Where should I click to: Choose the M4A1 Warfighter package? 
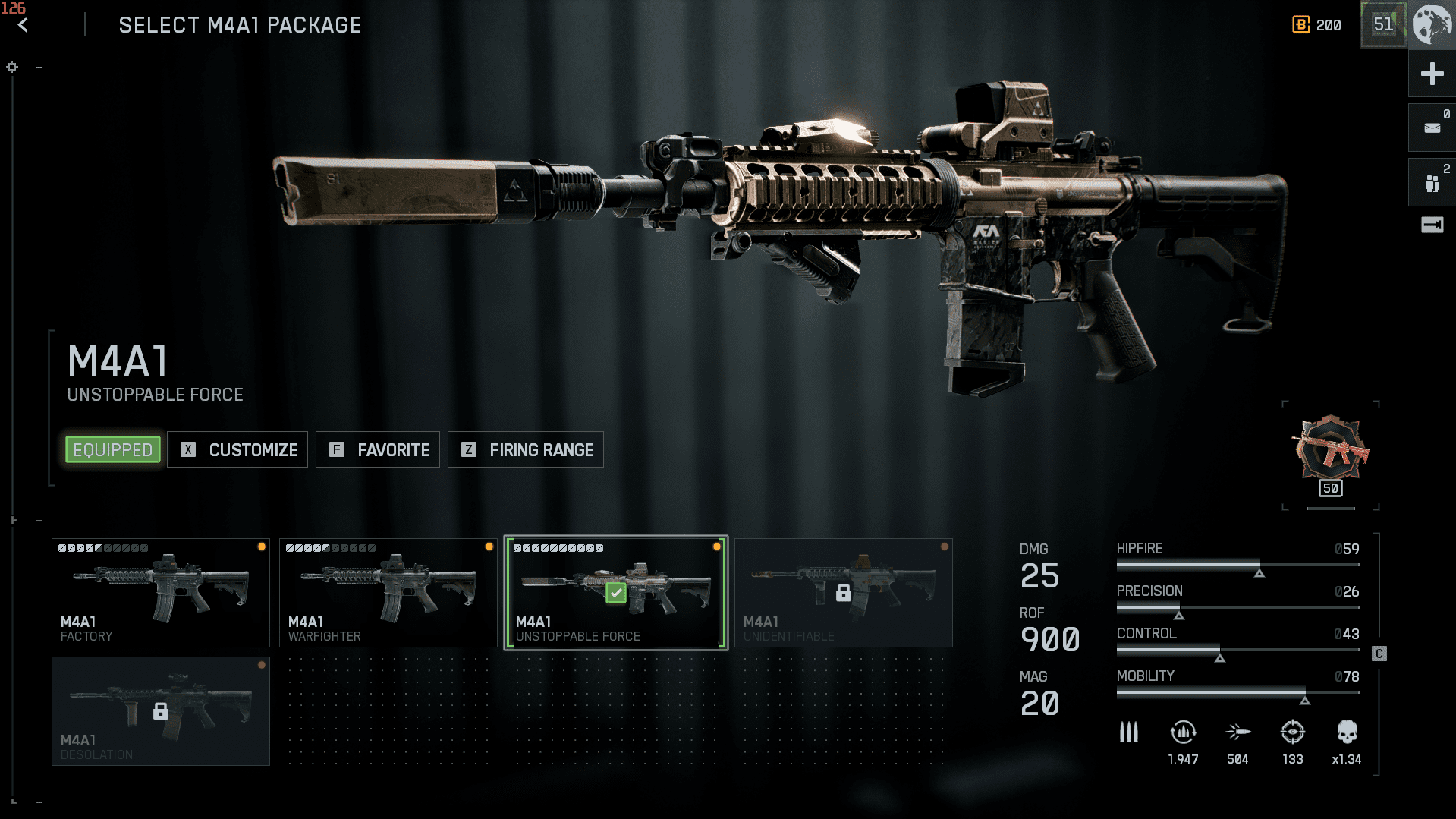point(388,593)
